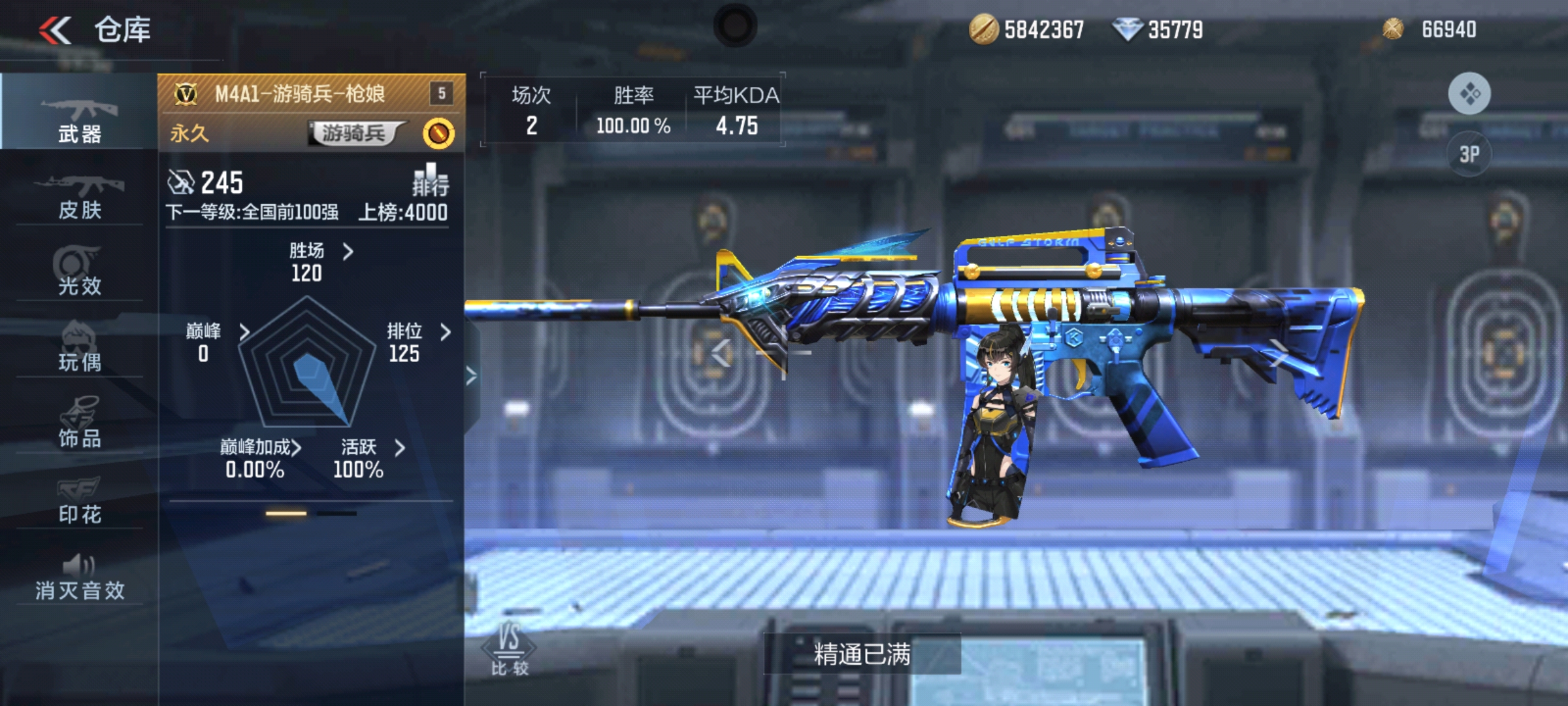The height and width of the screenshot is (706, 1568).
Task: Toggle the 3P third-person view
Action: point(1469,154)
